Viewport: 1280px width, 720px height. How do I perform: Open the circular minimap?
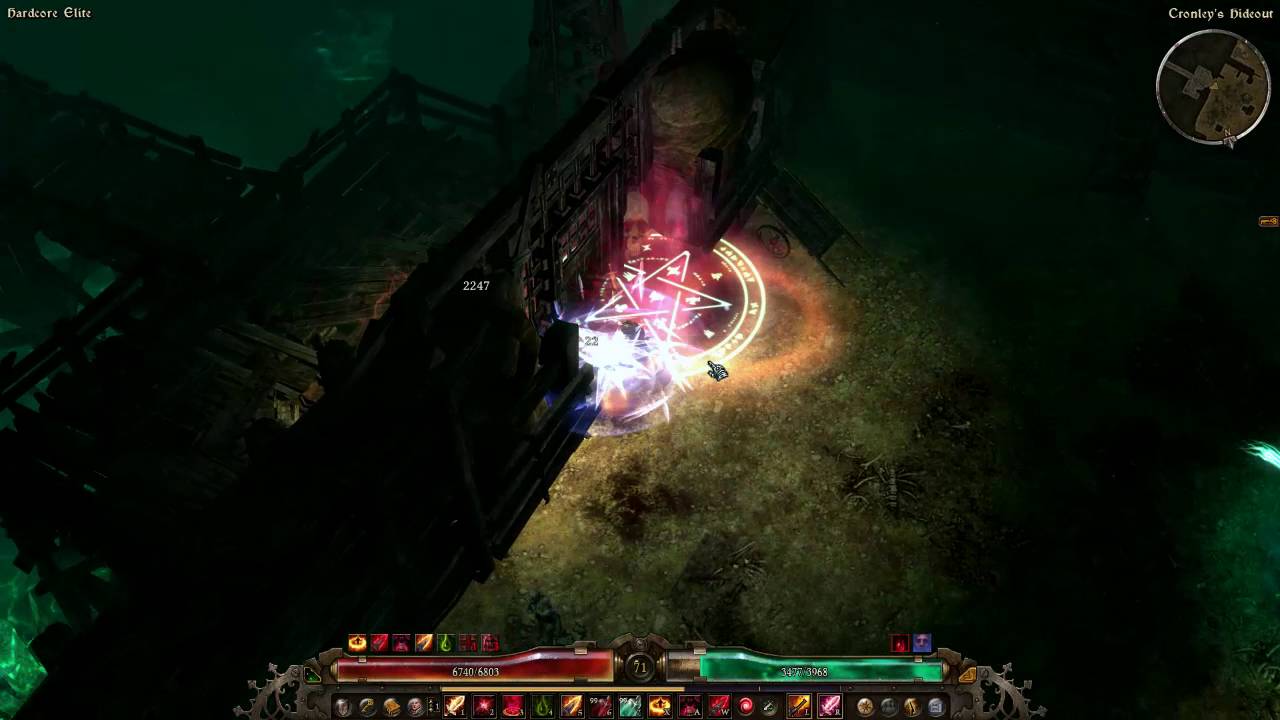pyautogui.click(x=1213, y=88)
